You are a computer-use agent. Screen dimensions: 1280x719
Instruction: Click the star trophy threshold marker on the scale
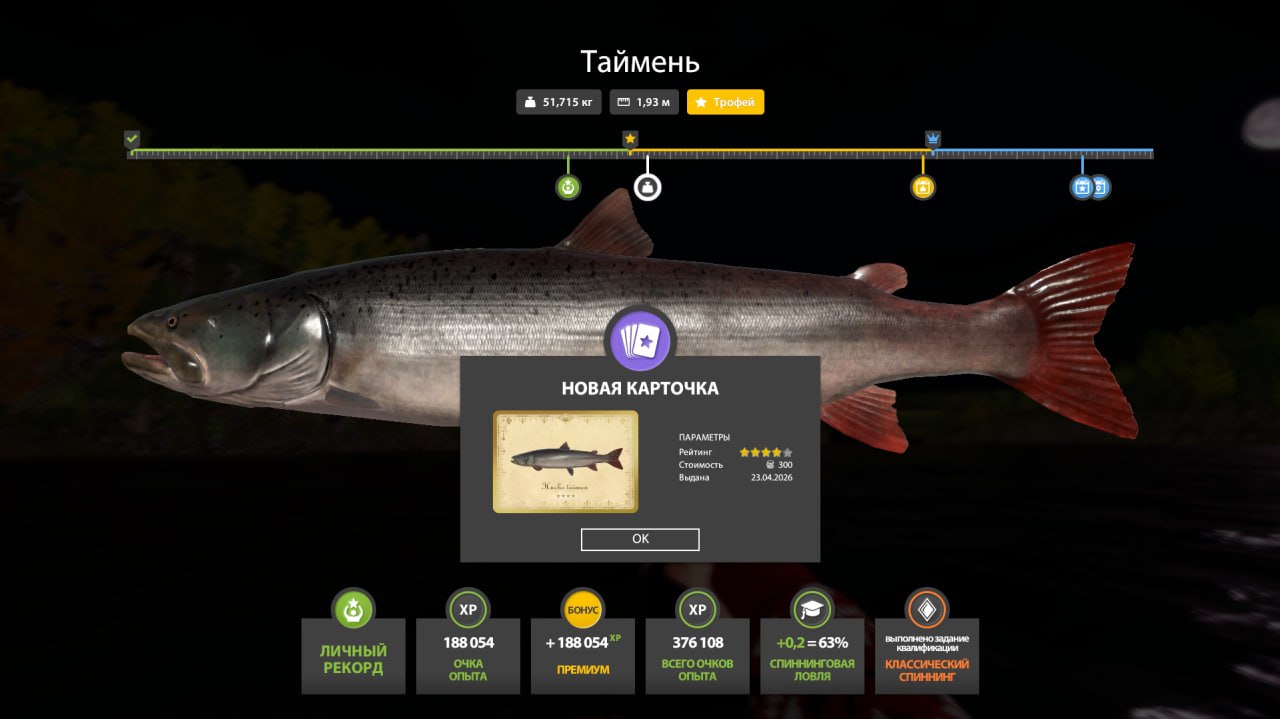(630, 139)
